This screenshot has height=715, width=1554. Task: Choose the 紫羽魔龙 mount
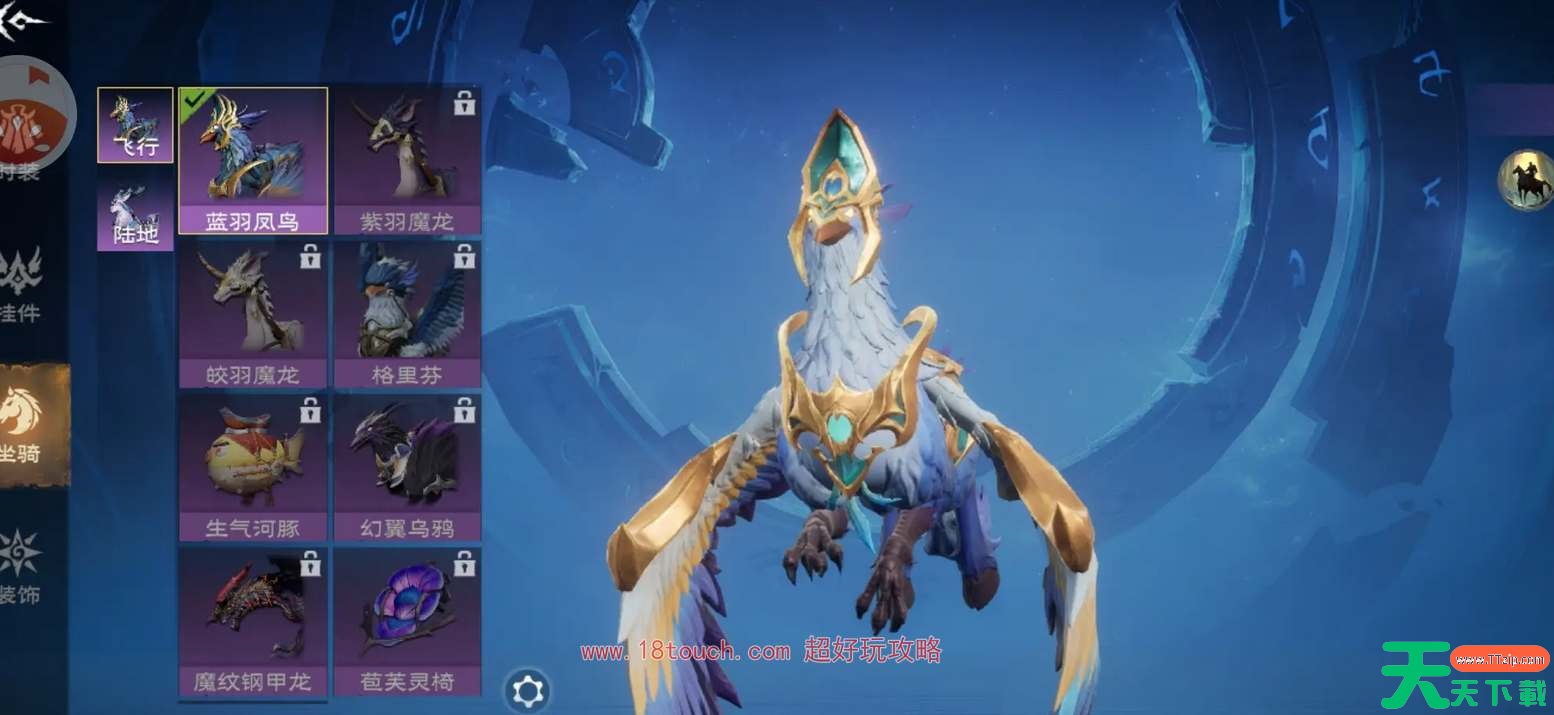(x=407, y=160)
